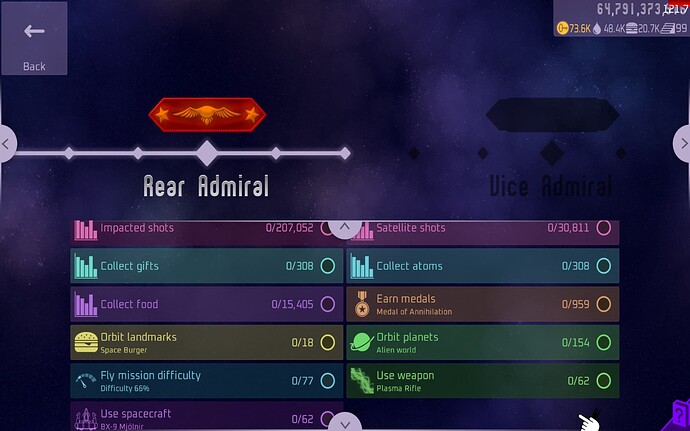This screenshot has height=431, width=690.
Task: Show the next rank with right arrow
Action: point(682,144)
